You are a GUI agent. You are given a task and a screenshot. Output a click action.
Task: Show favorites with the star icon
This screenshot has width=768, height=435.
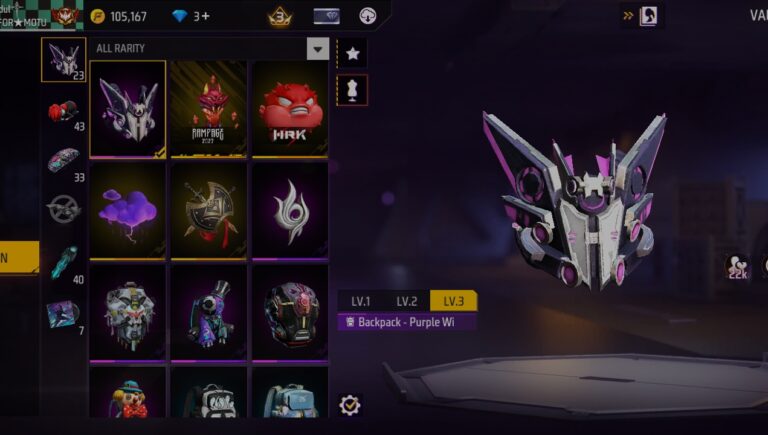pos(352,53)
